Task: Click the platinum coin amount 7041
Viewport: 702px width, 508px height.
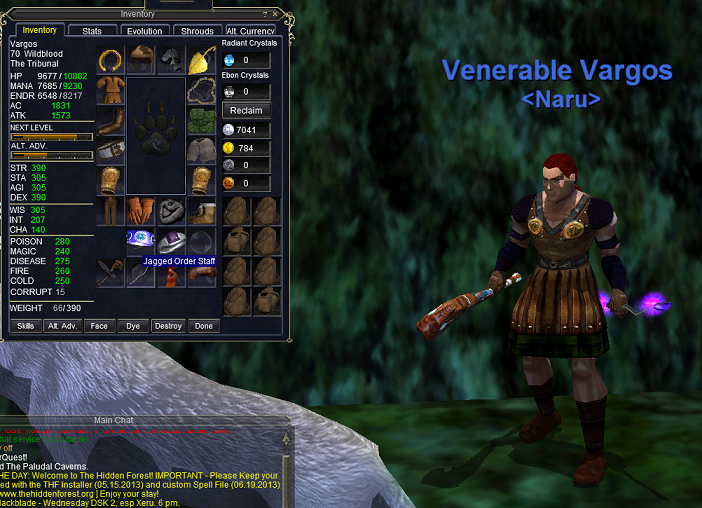Action: (x=247, y=130)
